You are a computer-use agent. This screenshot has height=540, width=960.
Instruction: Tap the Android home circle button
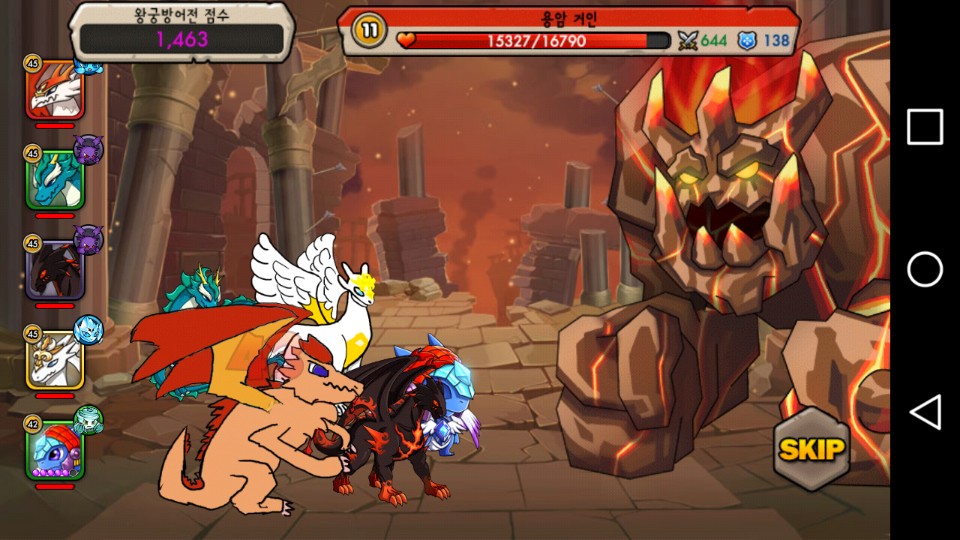(x=925, y=270)
